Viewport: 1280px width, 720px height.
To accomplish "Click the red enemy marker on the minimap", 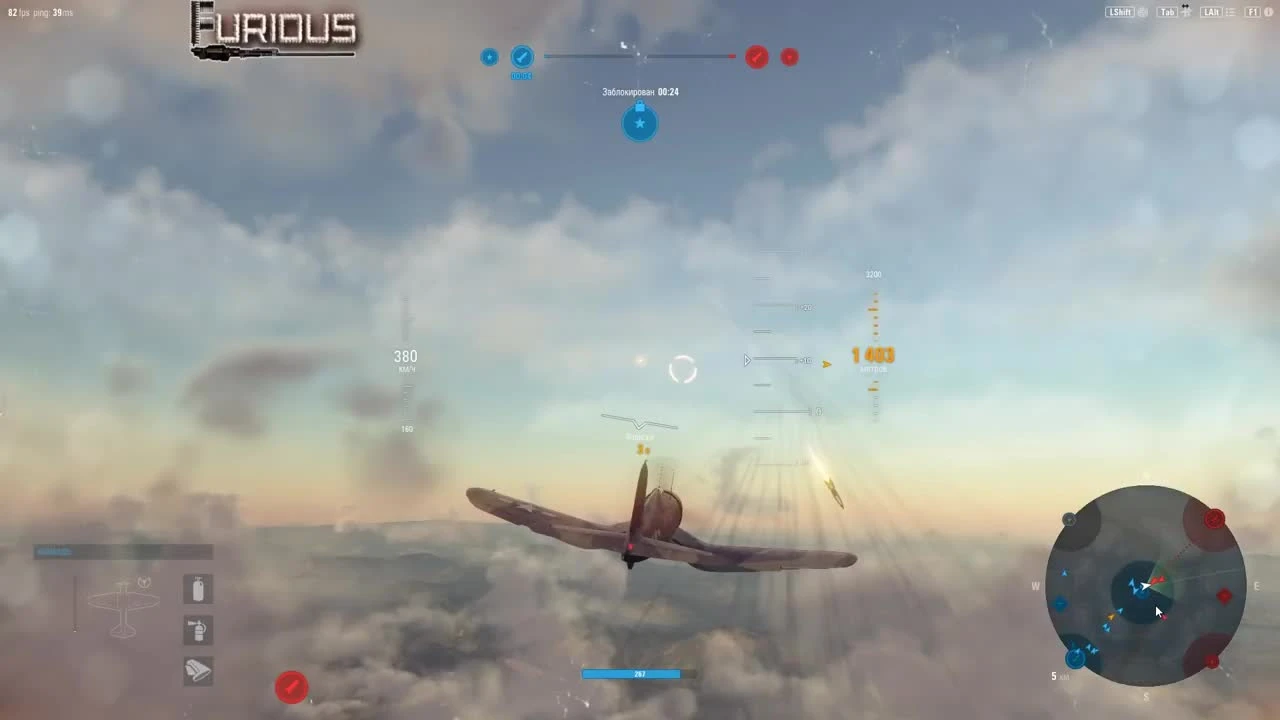I will (1224, 595).
